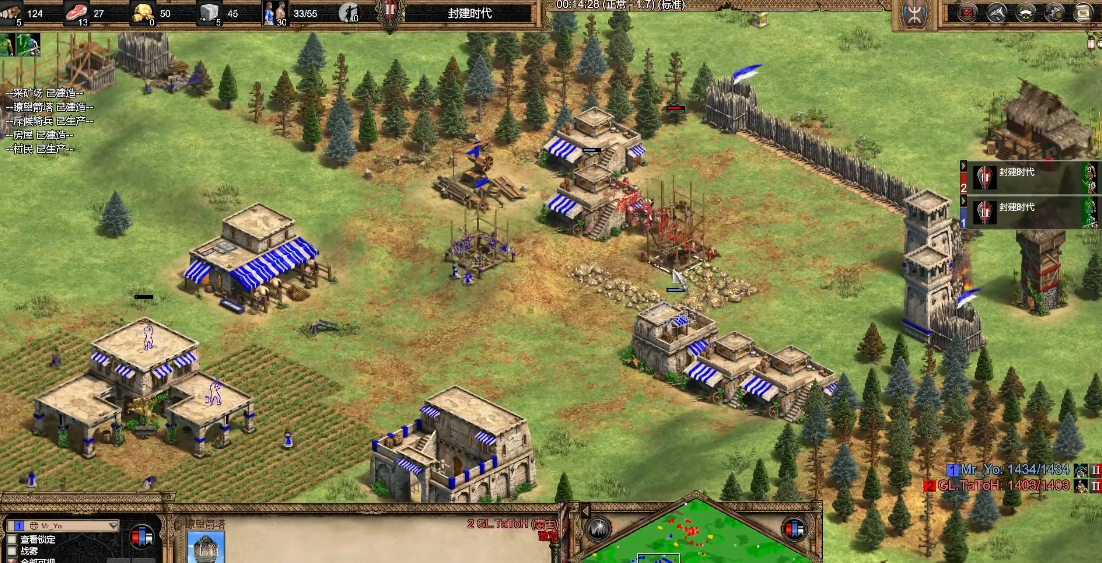Click the red banner age emblem at top

[389, 13]
